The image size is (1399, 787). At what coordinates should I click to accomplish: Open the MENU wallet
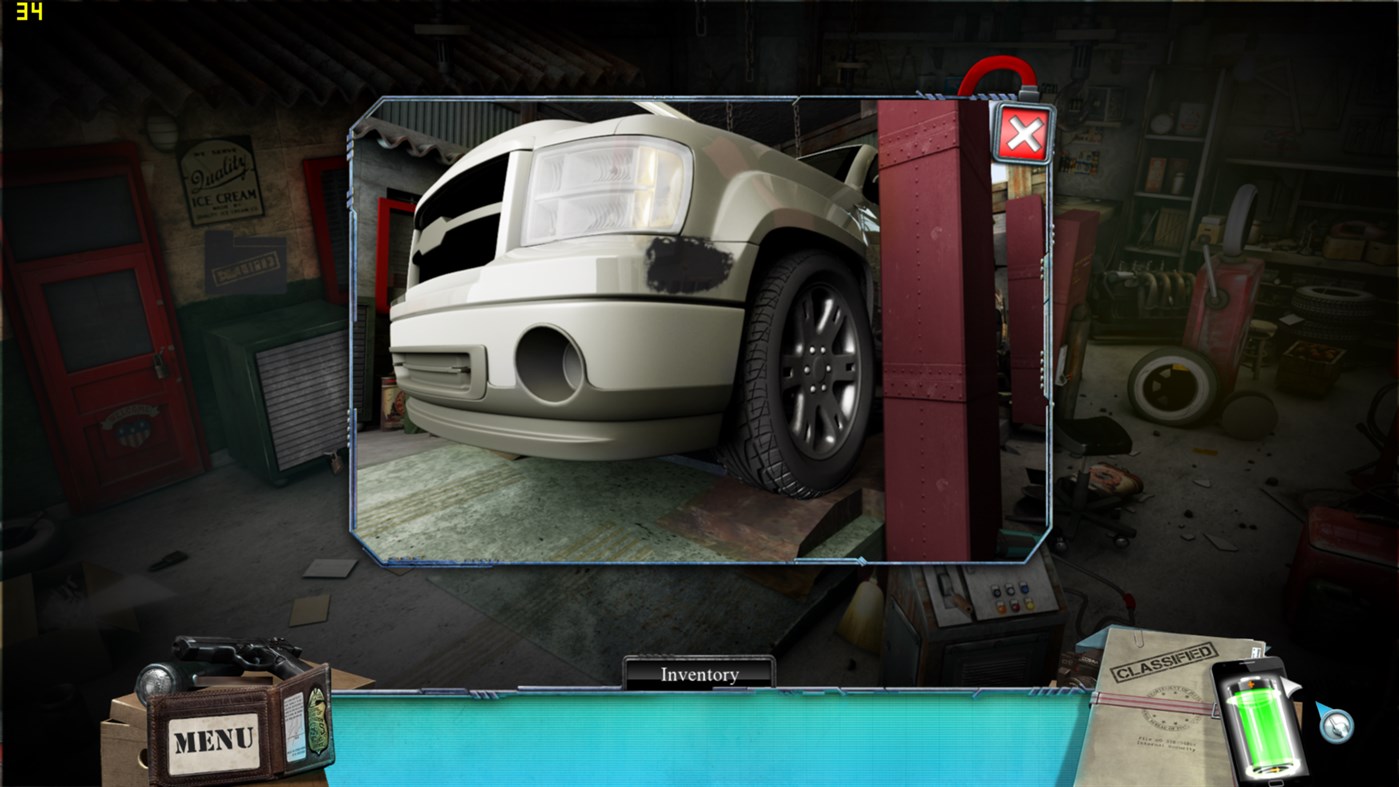pyautogui.click(x=212, y=737)
